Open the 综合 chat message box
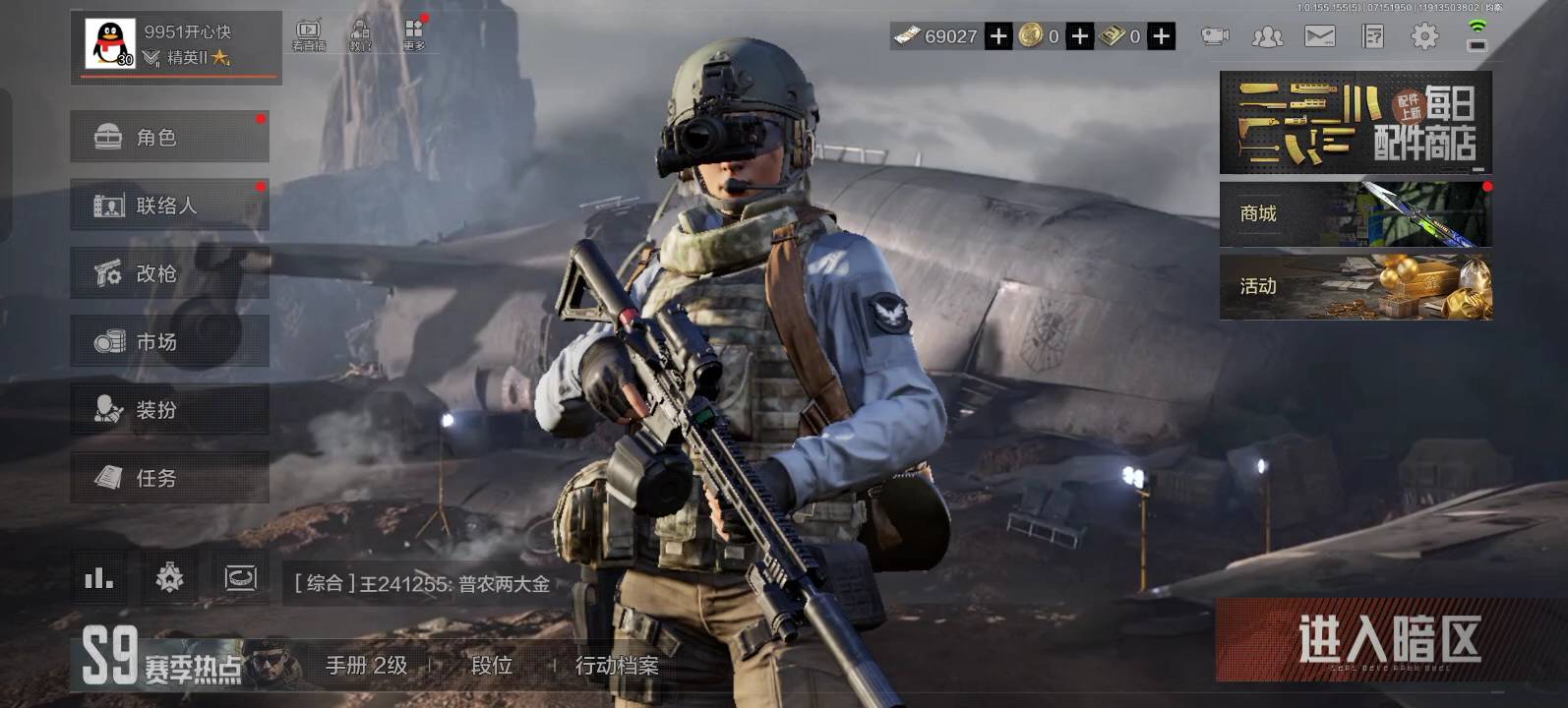 [423, 584]
